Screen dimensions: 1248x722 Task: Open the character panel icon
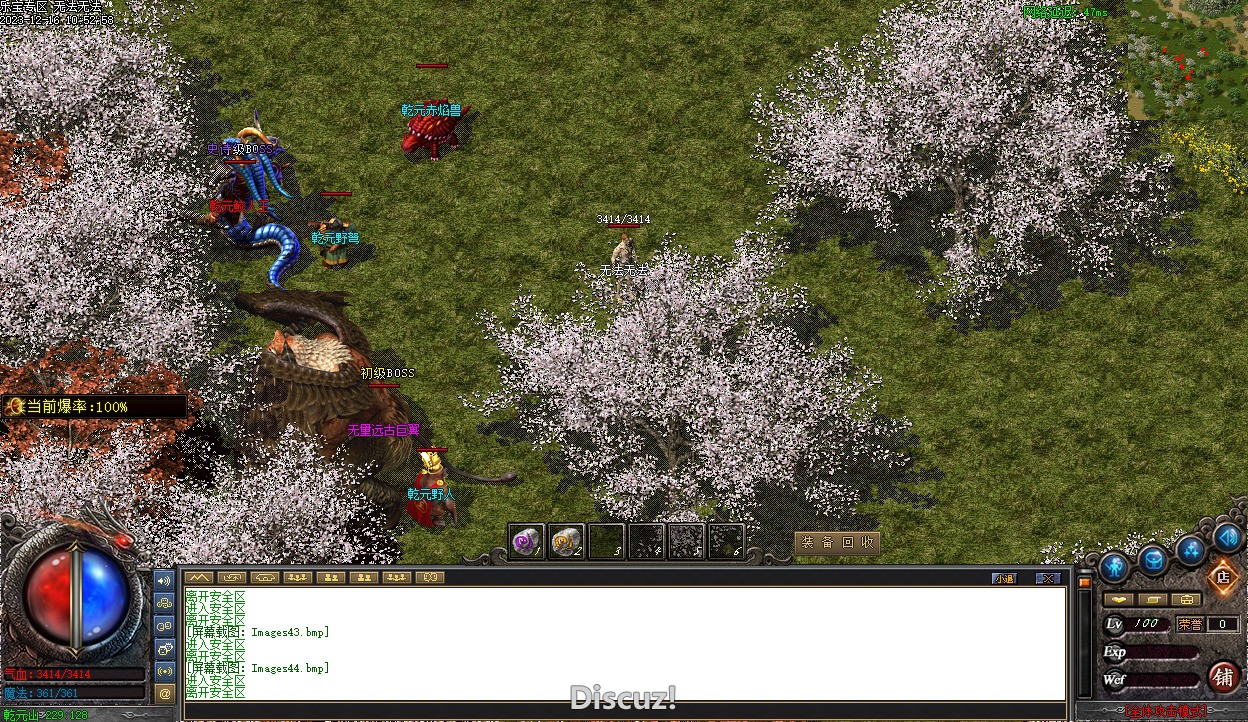(1114, 567)
